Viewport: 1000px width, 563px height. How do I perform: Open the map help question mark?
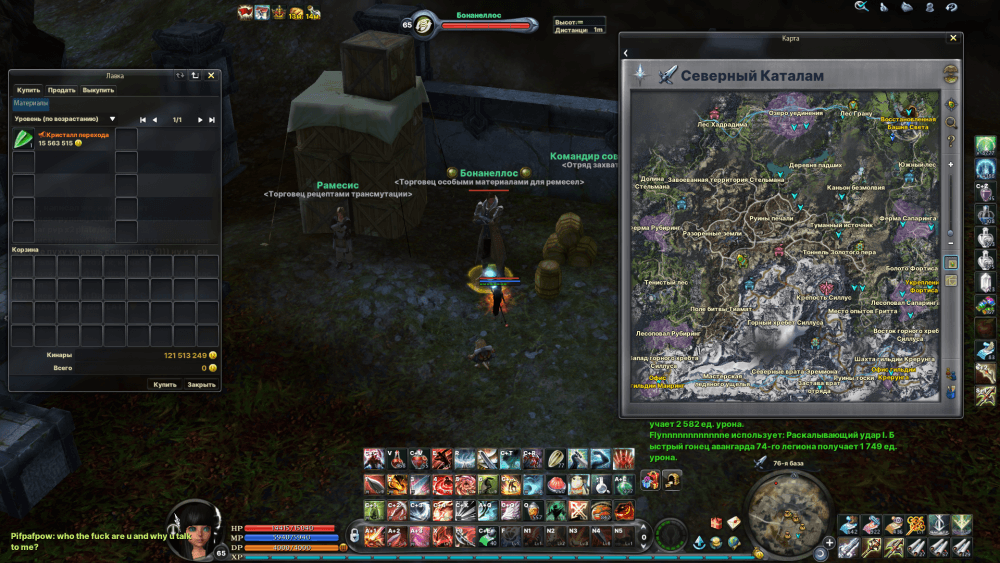click(x=951, y=140)
